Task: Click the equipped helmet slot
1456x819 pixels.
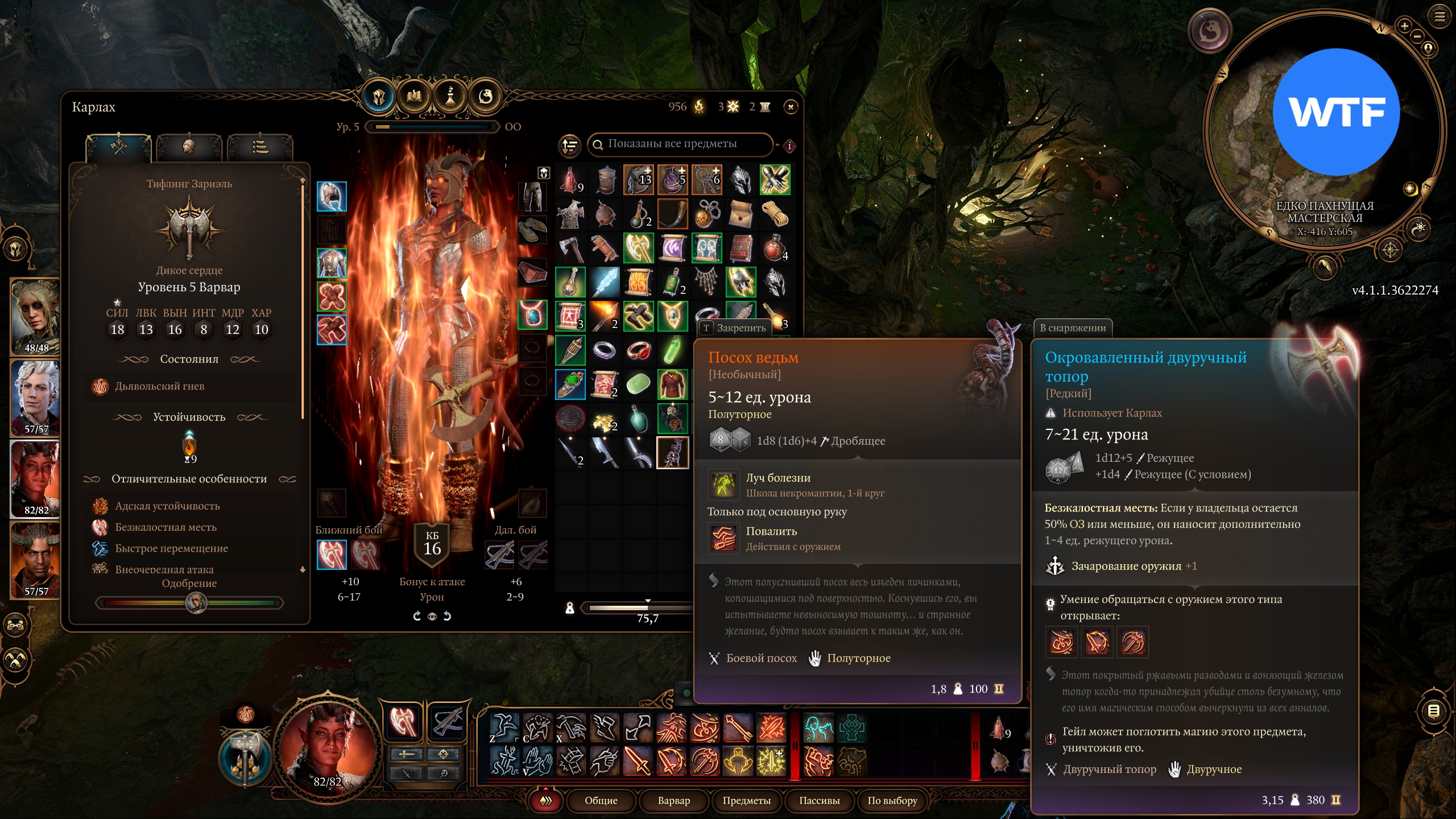Action: pos(332,196)
